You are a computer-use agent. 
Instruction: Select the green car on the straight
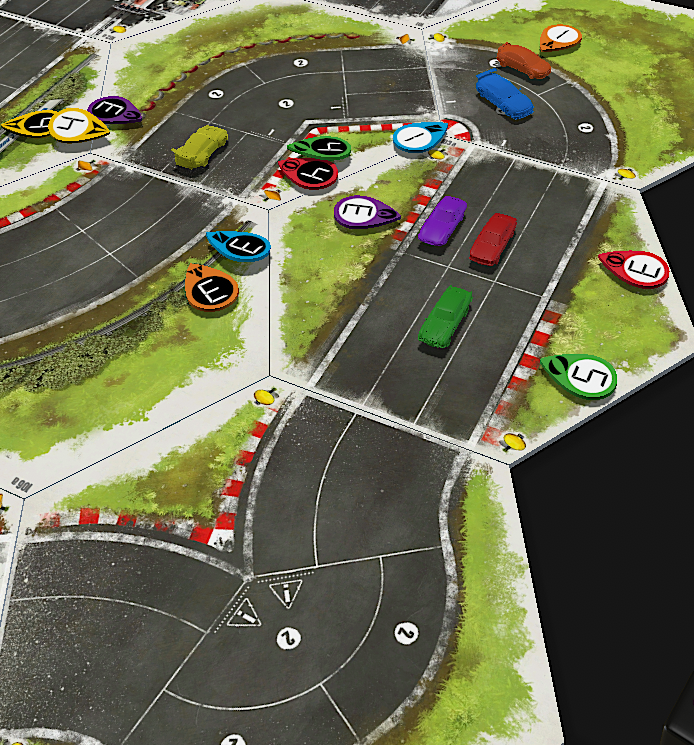(446, 316)
